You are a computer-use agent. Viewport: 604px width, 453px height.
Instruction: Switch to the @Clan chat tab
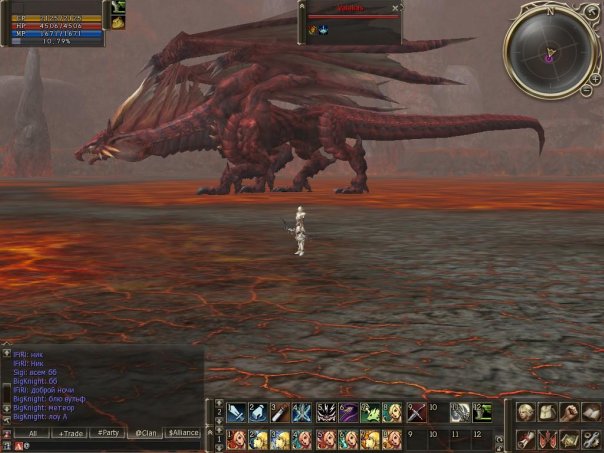pos(146,433)
